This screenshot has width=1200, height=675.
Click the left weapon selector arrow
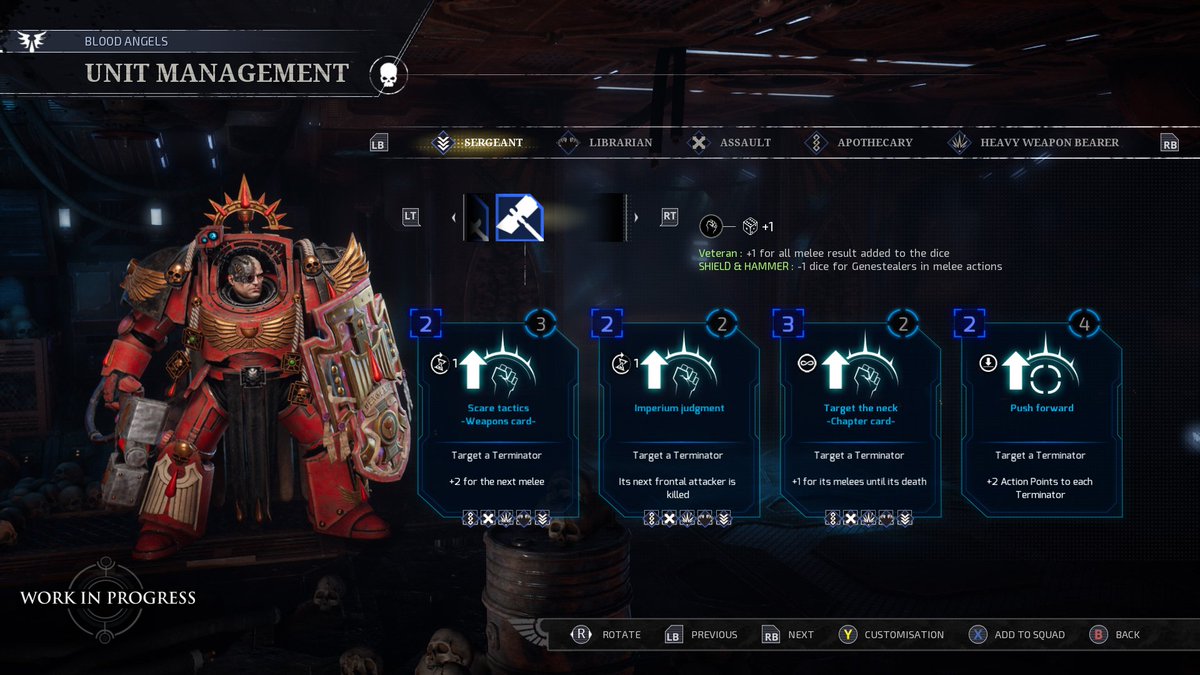click(x=454, y=217)
